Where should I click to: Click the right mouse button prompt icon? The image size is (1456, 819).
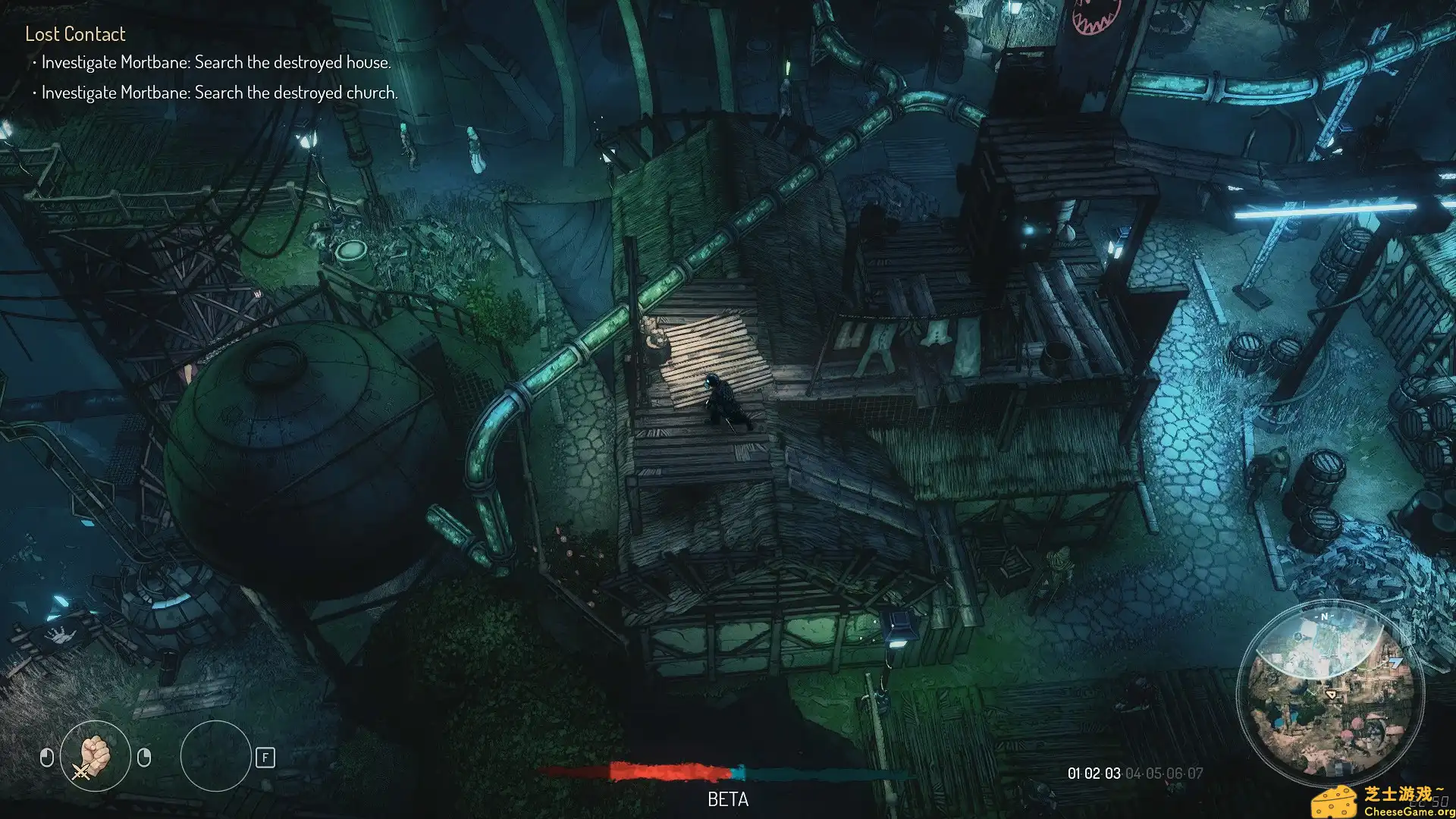pyautogui.click(x=144, y=758)
